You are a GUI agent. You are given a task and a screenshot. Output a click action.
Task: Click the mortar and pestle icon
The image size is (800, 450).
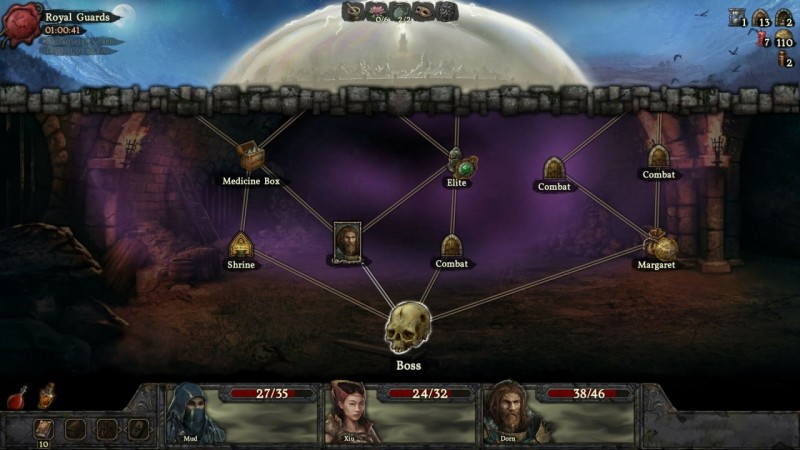pyautogui.click(x=353, y=11)
